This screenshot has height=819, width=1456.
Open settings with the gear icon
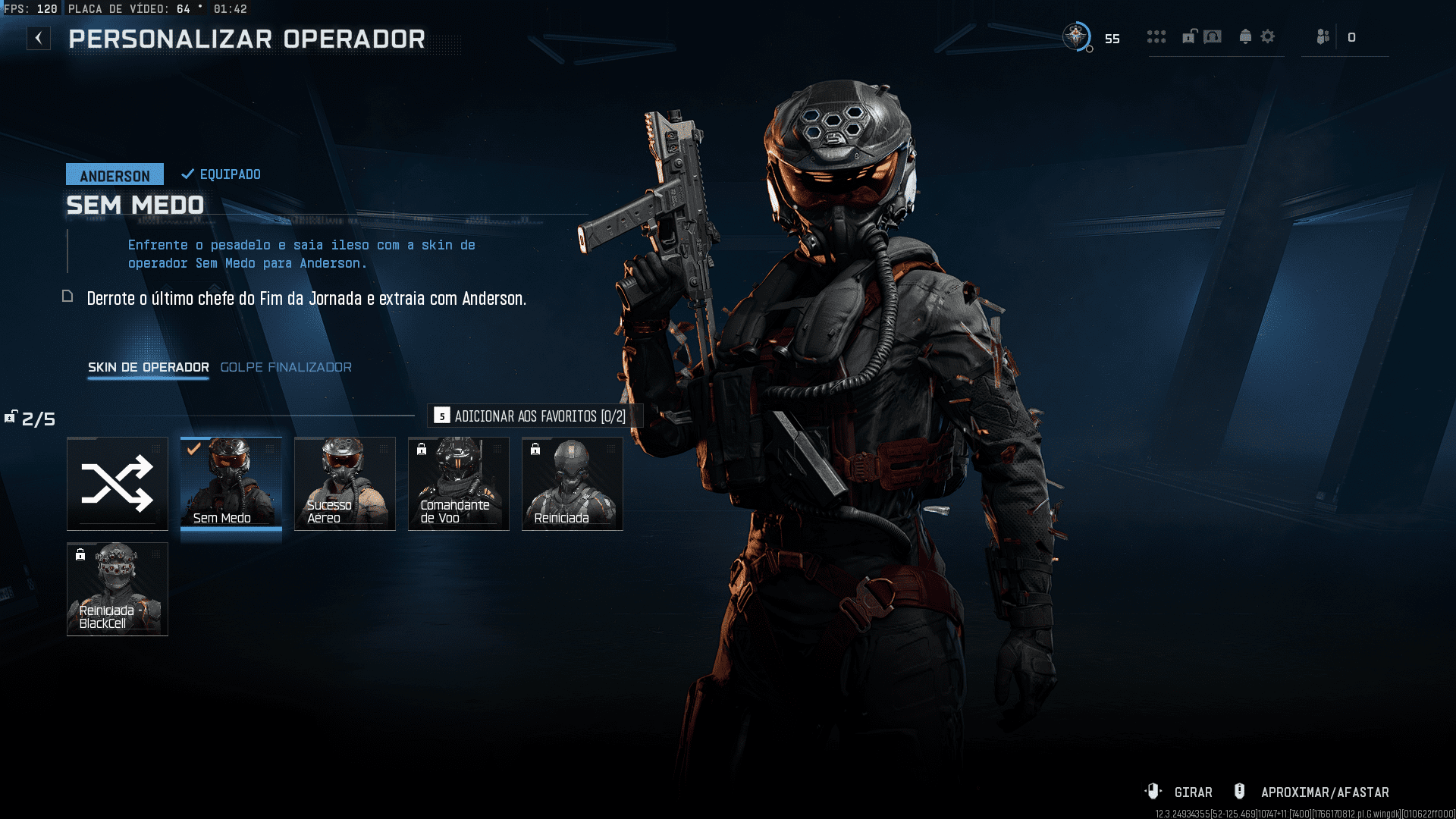click(1268, 36)
